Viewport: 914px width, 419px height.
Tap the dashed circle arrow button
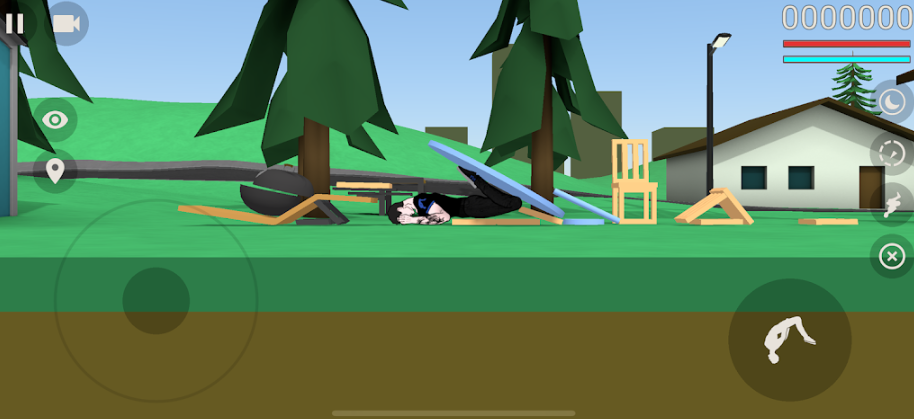(890, 153)
